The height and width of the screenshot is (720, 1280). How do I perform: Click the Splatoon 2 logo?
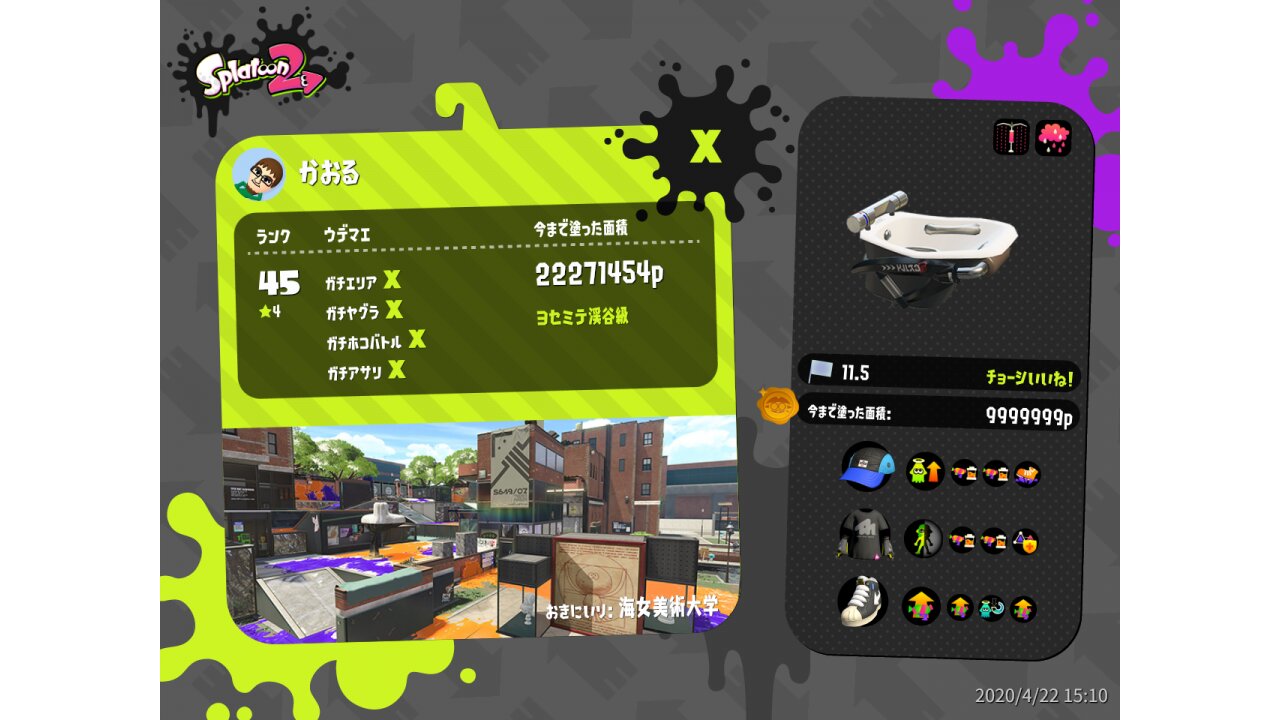260,76
